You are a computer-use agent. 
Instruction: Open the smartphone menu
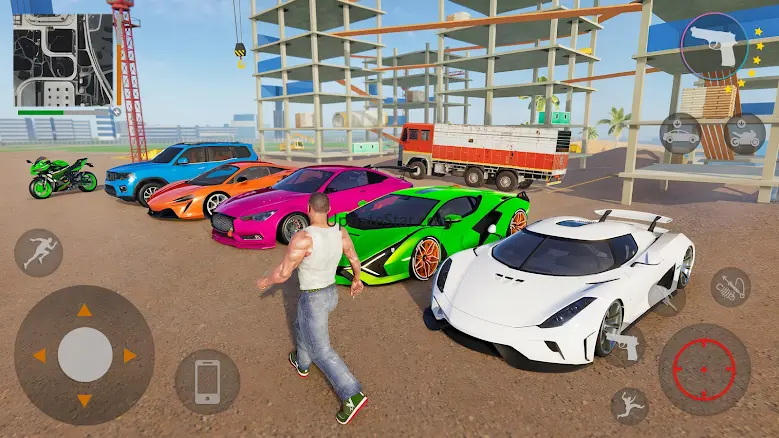tap(207, 381)
